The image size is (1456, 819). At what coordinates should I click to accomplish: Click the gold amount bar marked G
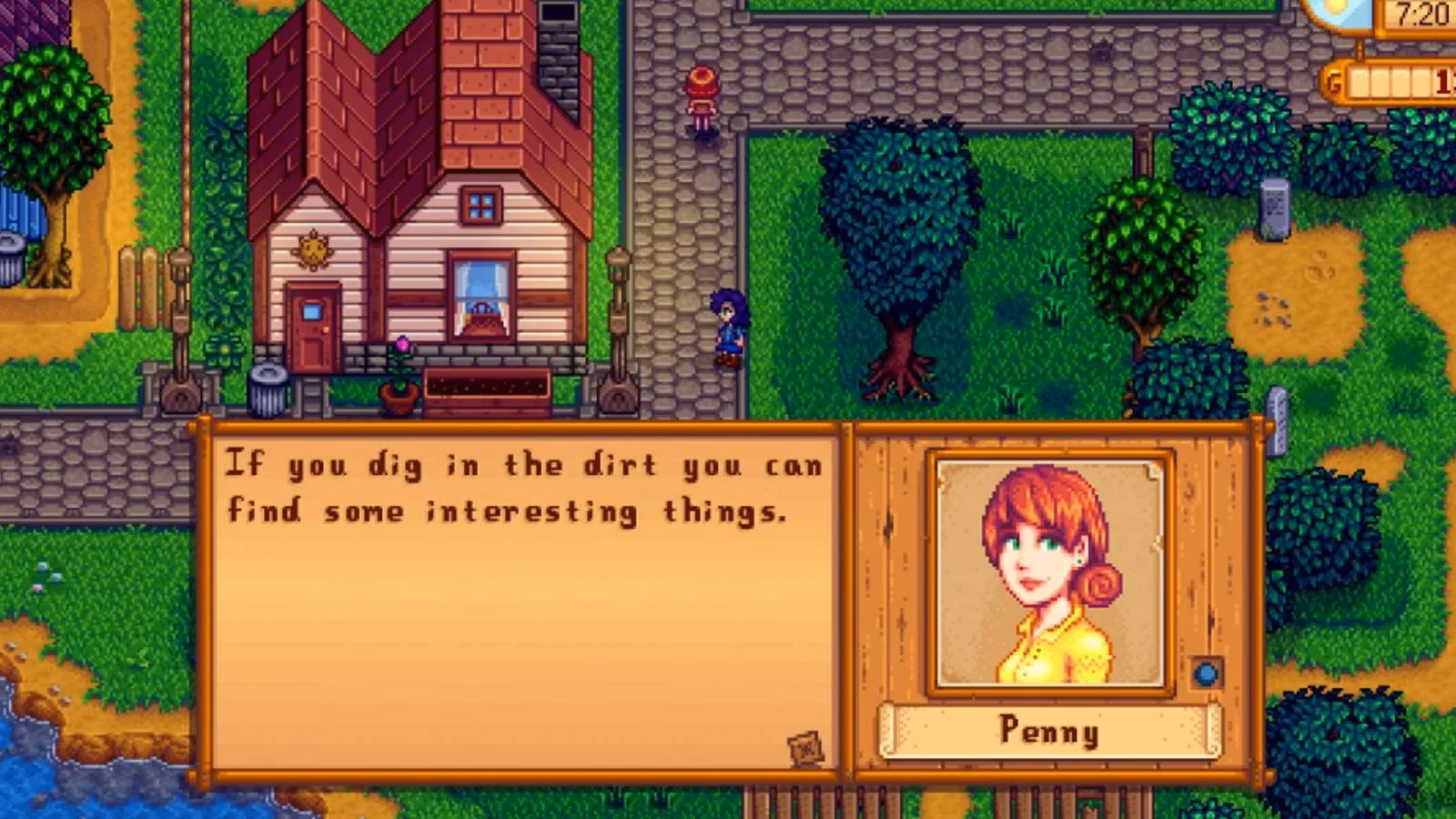coord(1392,80)
